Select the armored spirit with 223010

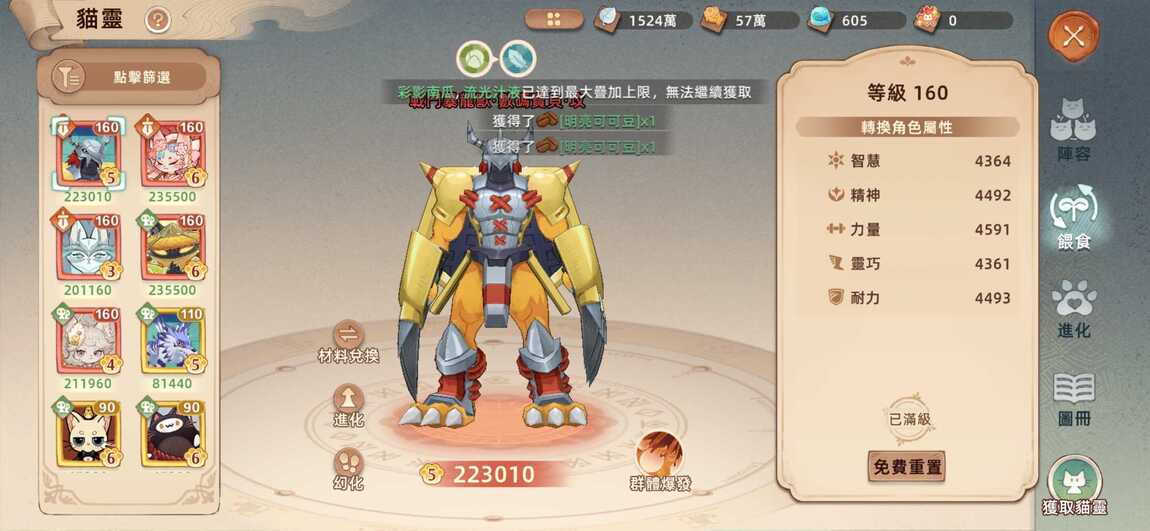pyautogui.click(x=88, y=154)
